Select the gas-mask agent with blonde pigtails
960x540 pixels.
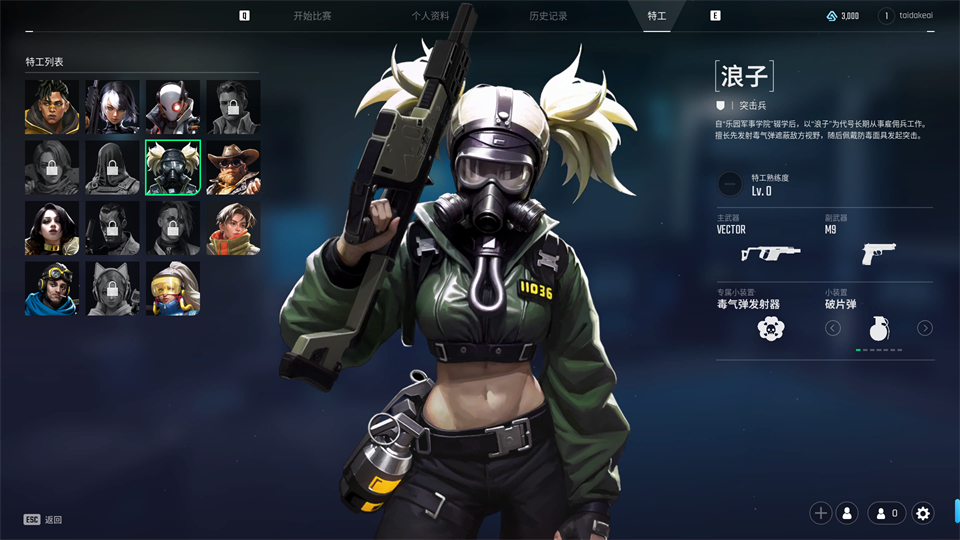coord(173,167)
